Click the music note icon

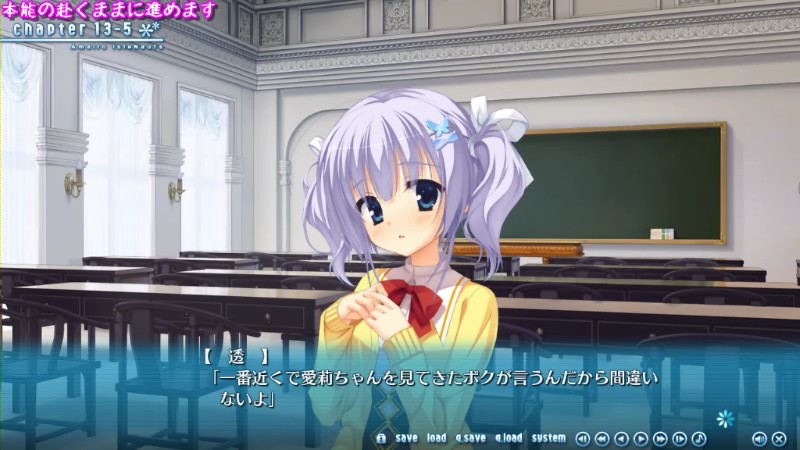699,438
